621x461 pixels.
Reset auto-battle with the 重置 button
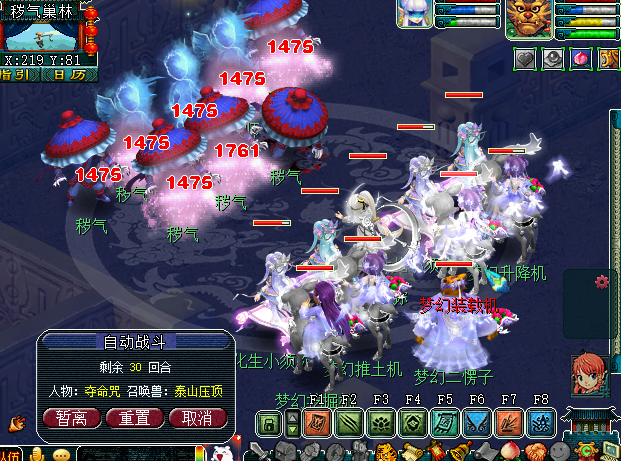[x=136, y=417]
